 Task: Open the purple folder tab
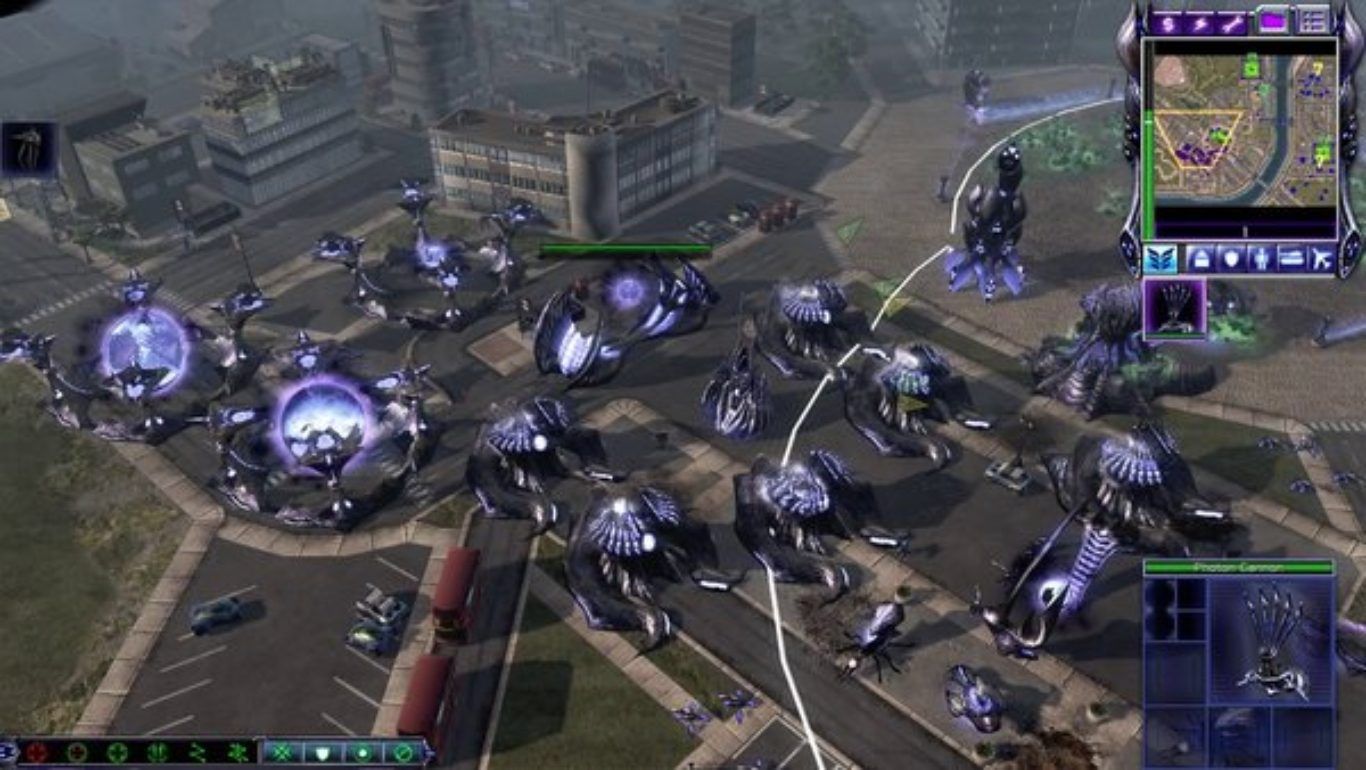point(1272,20)
